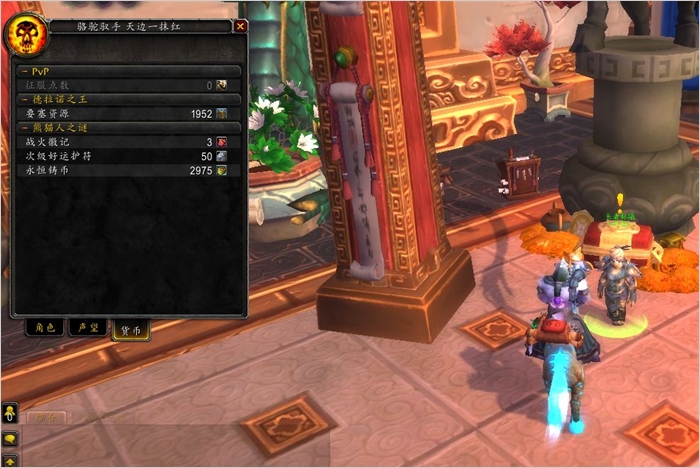Close the character currency window
Viewport: 700px width, 468px height.
(240, 27)
